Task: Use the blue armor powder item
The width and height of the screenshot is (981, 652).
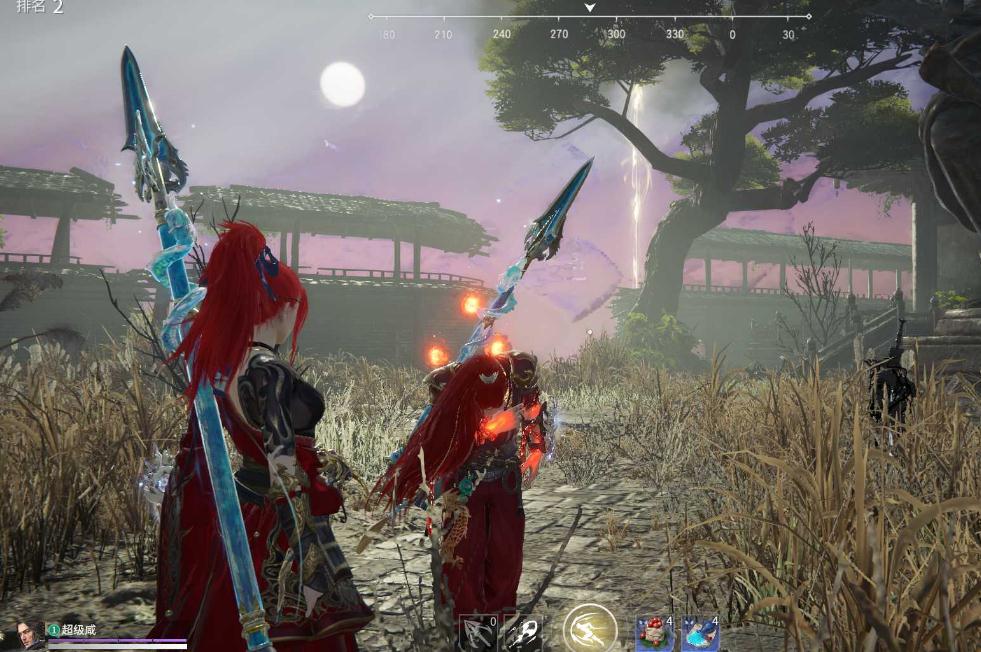Action: pos(700,633)
